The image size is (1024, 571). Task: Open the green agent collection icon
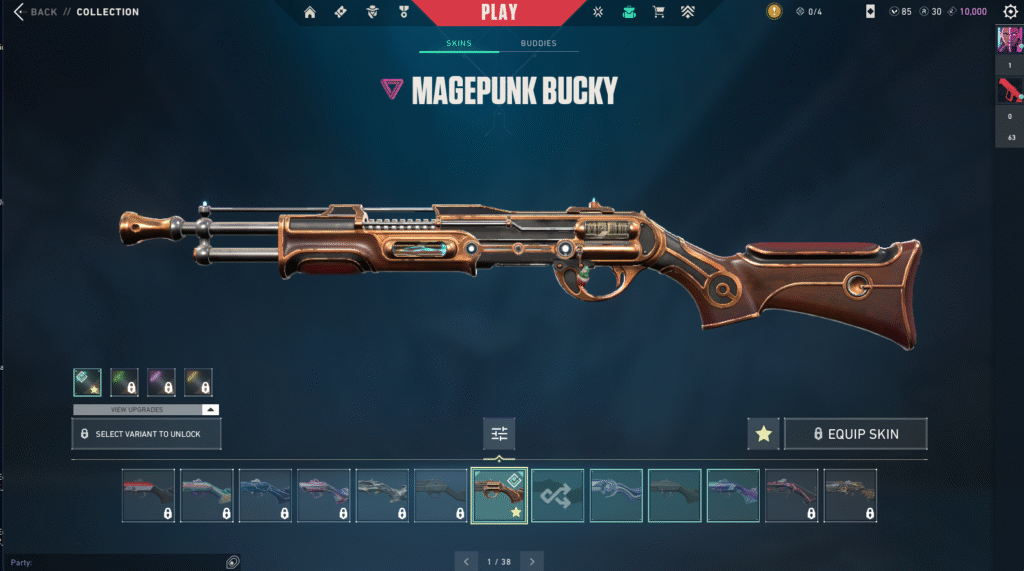628,12
